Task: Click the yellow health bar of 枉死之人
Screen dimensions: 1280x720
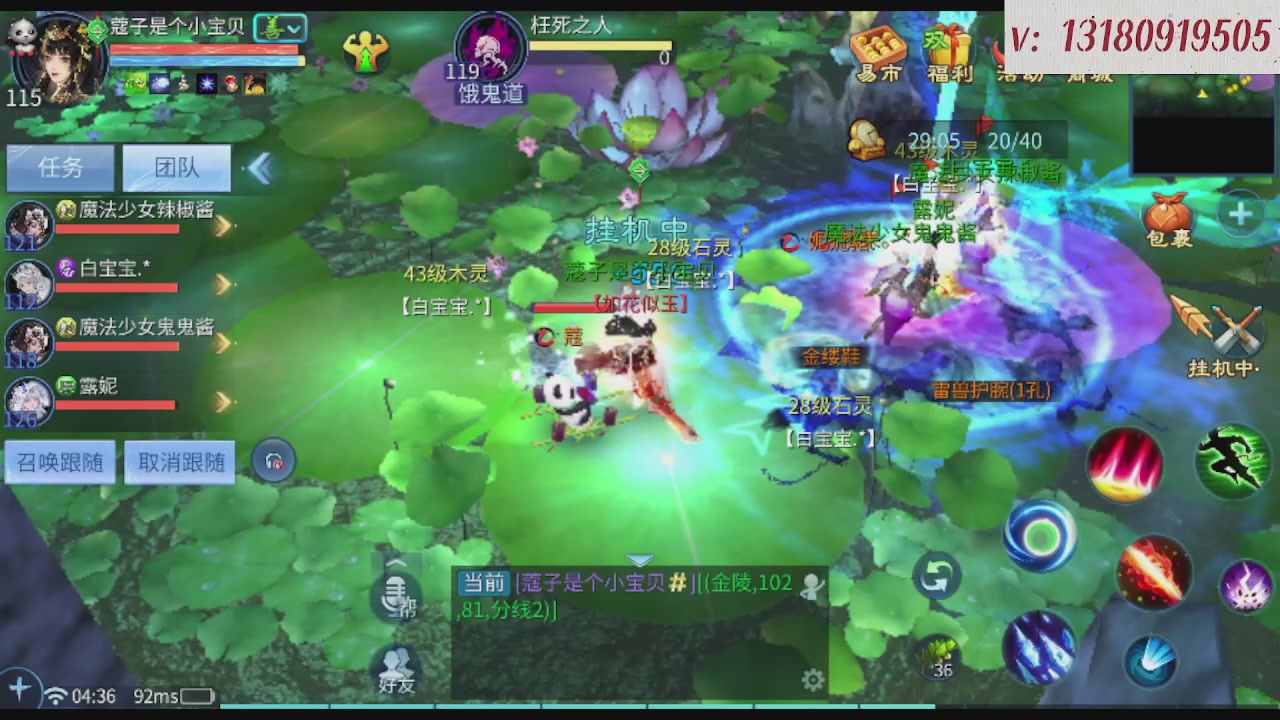Action: click(x=600, y=45)
